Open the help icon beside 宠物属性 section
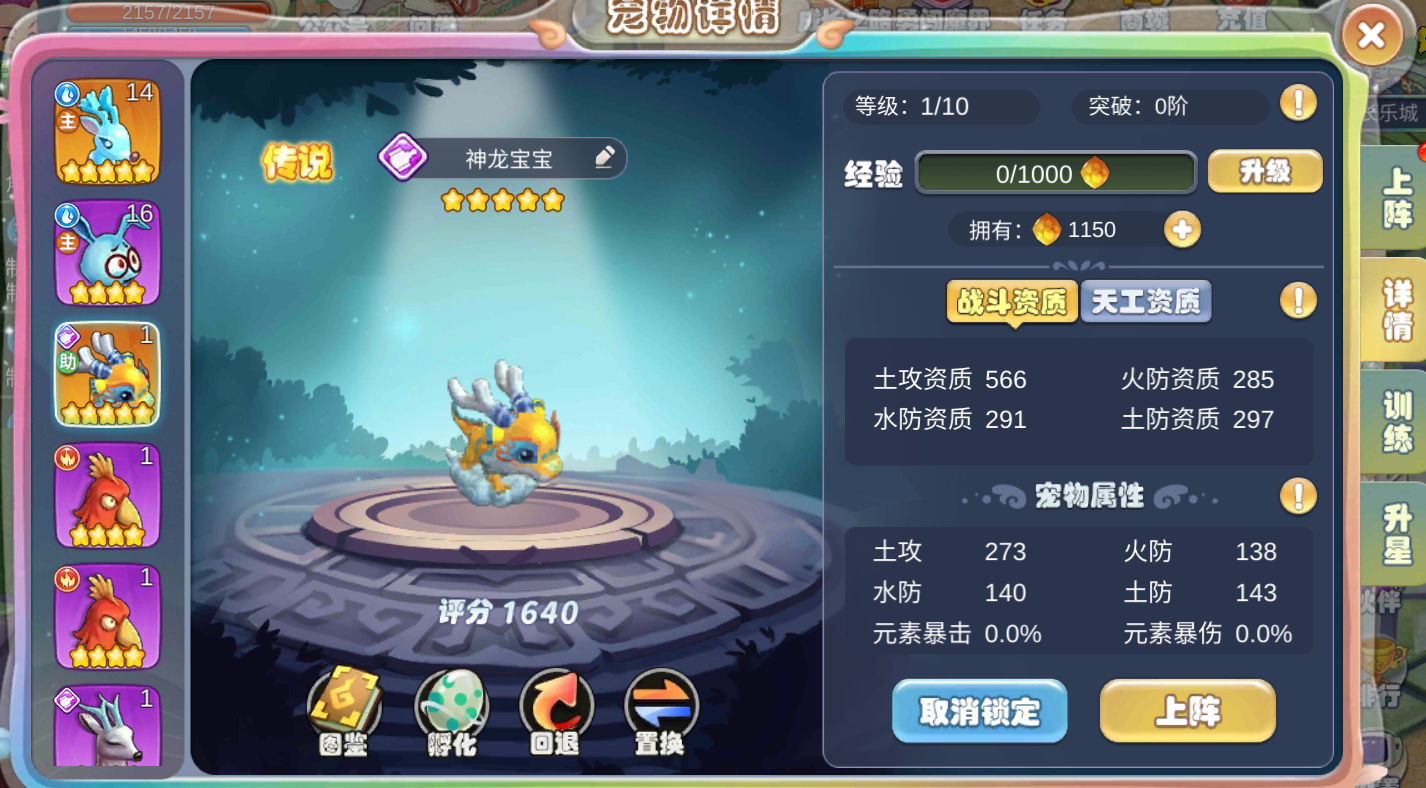Screen dimensions: 1426x788 click(x=1297, y=495)
